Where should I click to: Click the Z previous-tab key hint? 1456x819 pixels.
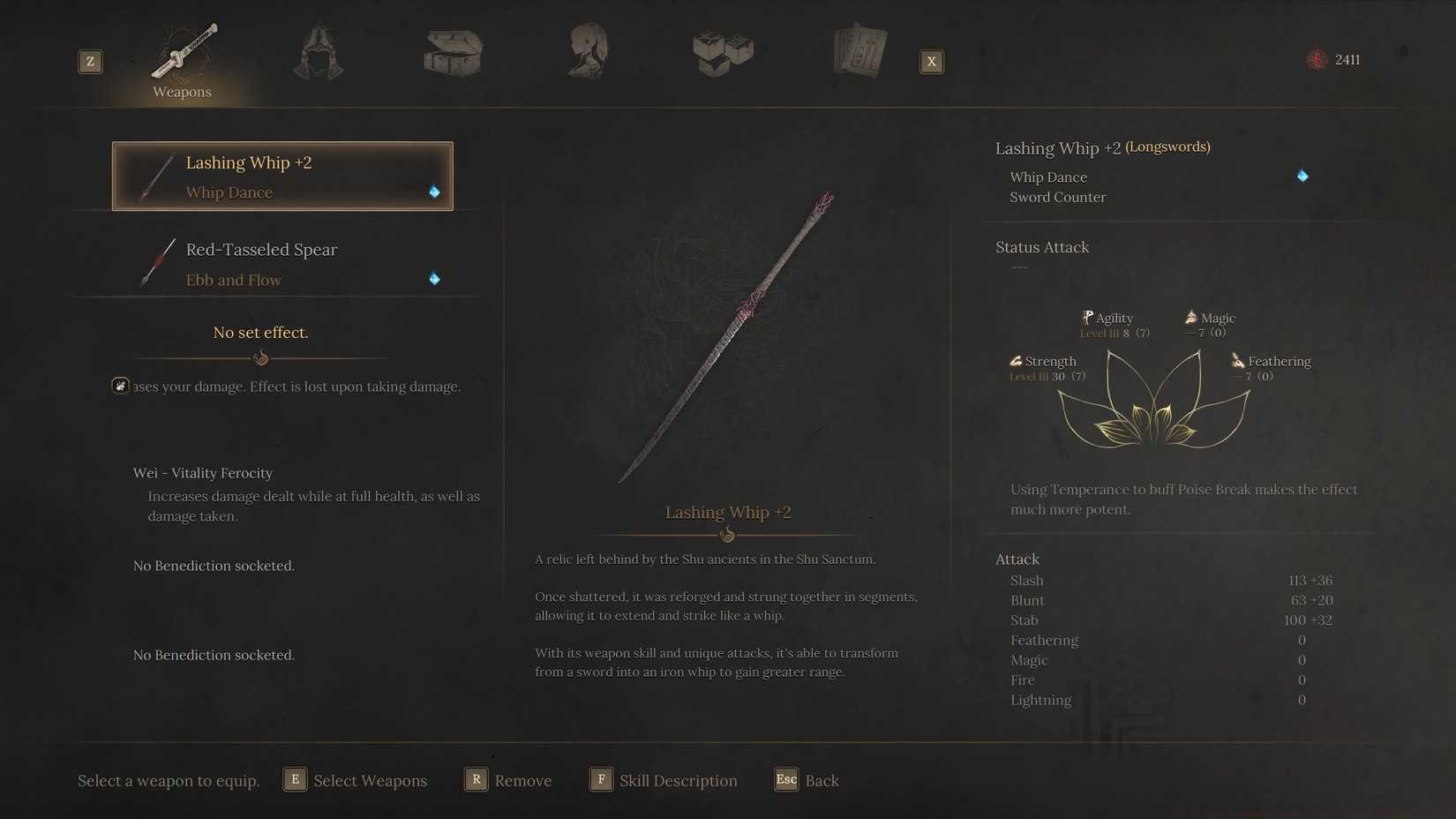[x=89, y=61]
